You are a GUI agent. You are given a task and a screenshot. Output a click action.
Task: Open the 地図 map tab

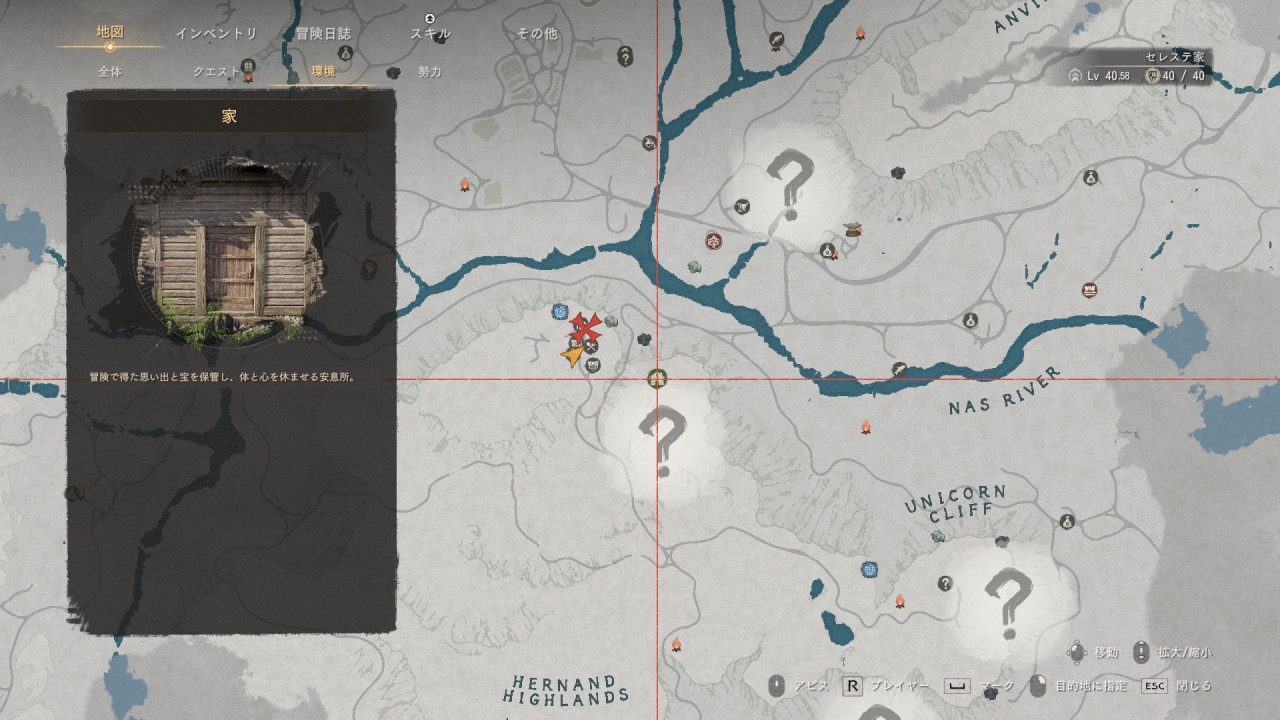tap(110, 32)
